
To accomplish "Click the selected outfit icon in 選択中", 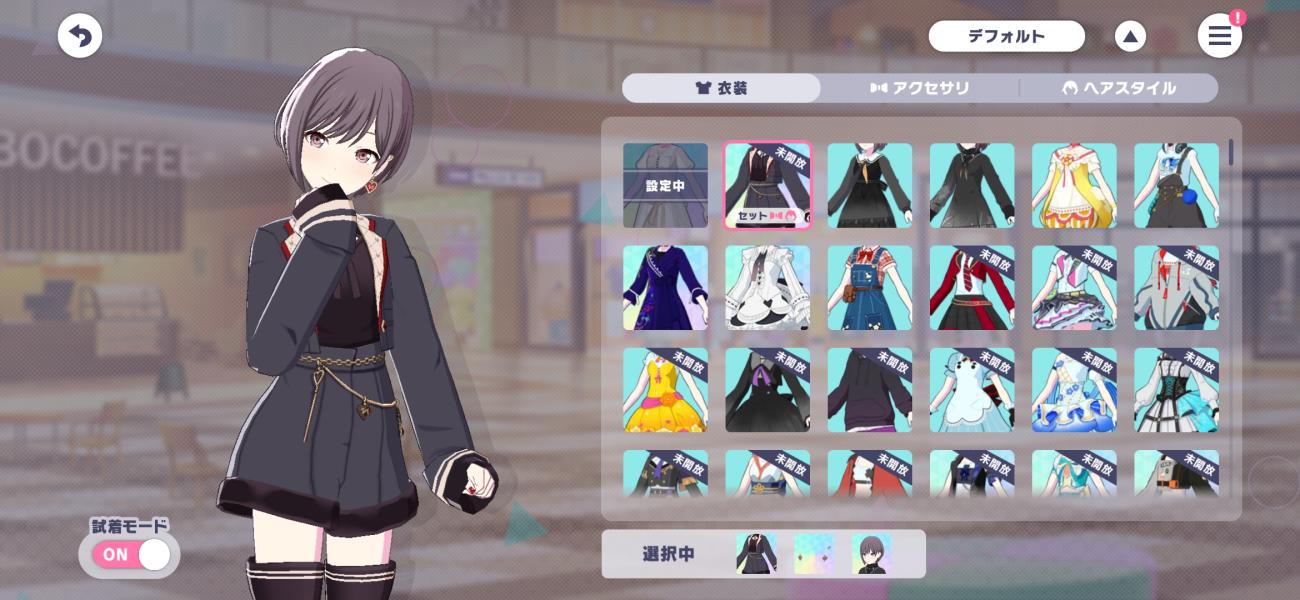I will click(756, 554).
